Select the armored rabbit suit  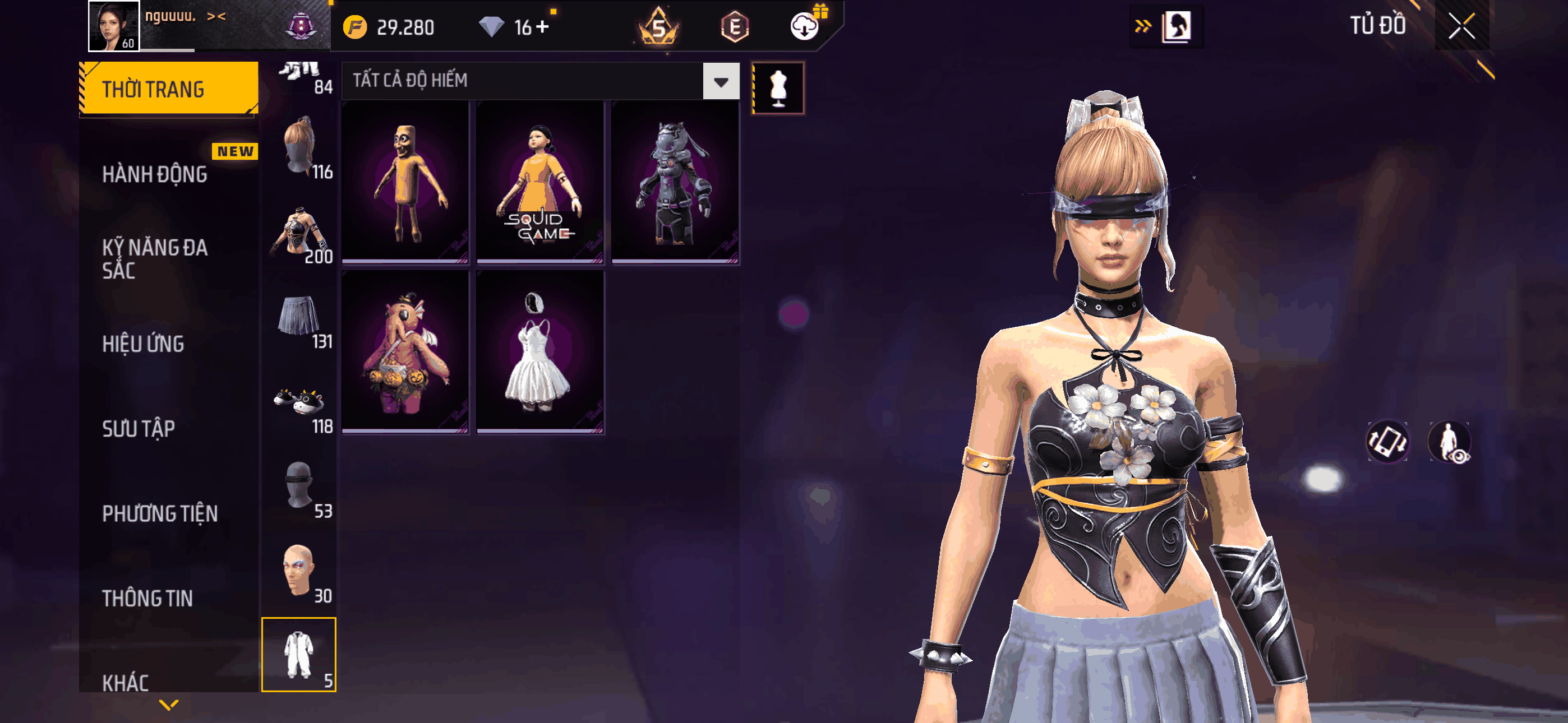[x=675, y=182]
